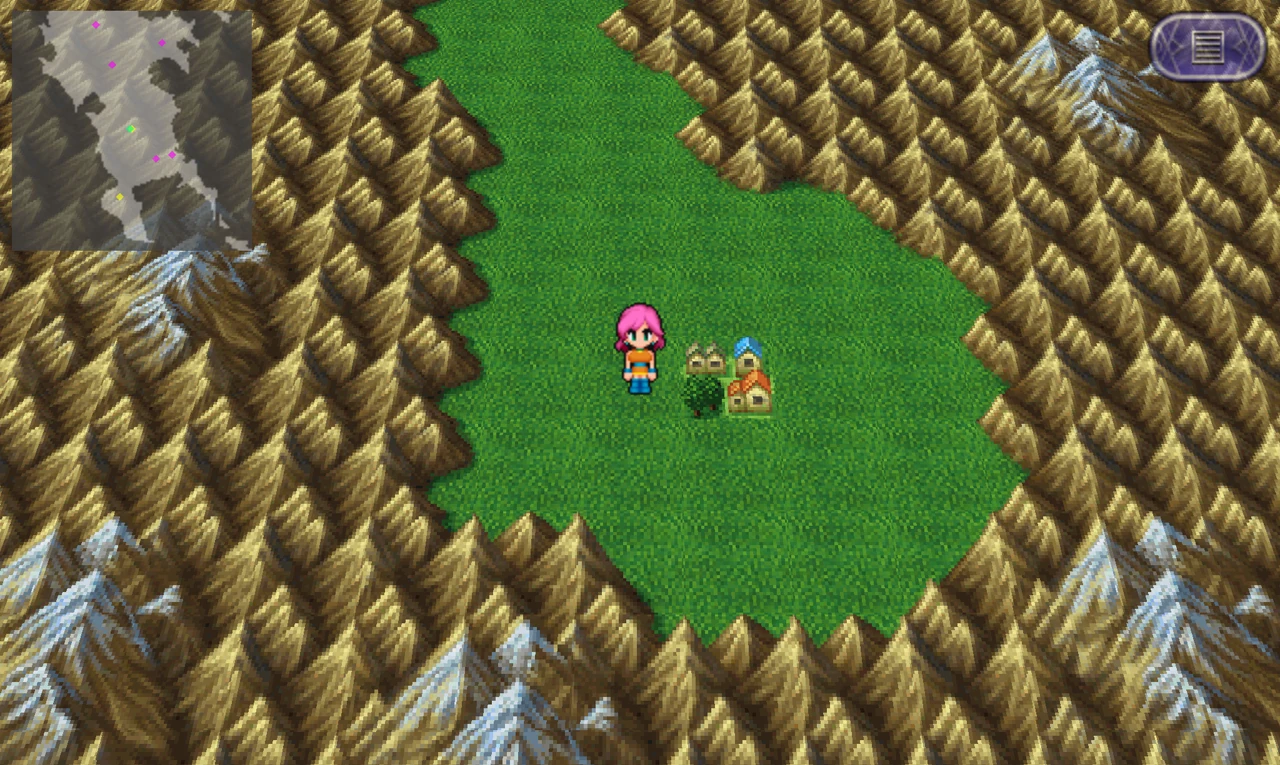
Task: Click the green player marker on the minimap
Action: tap(130, 129)
